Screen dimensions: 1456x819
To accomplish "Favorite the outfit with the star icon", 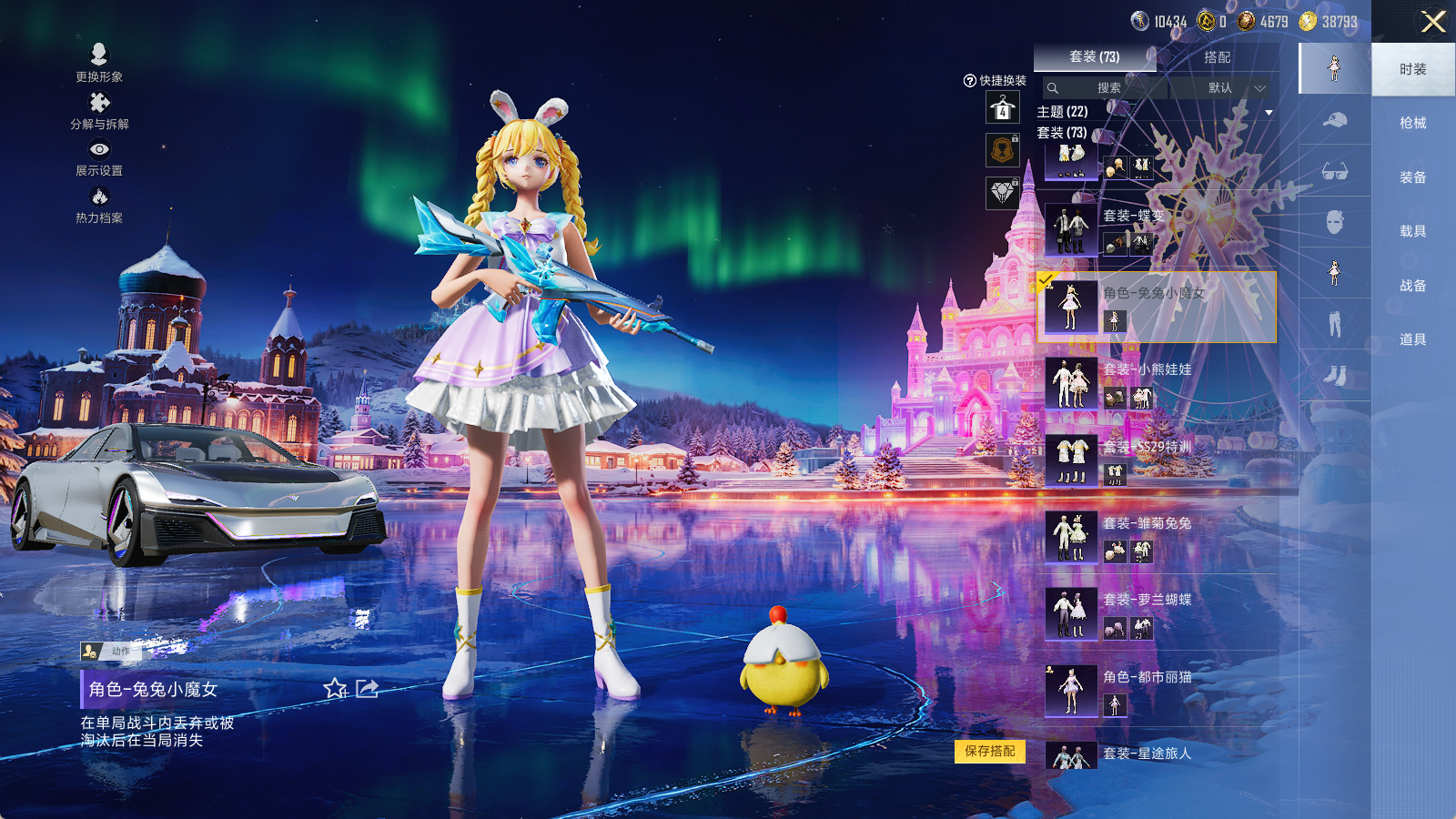I will 335,689.
